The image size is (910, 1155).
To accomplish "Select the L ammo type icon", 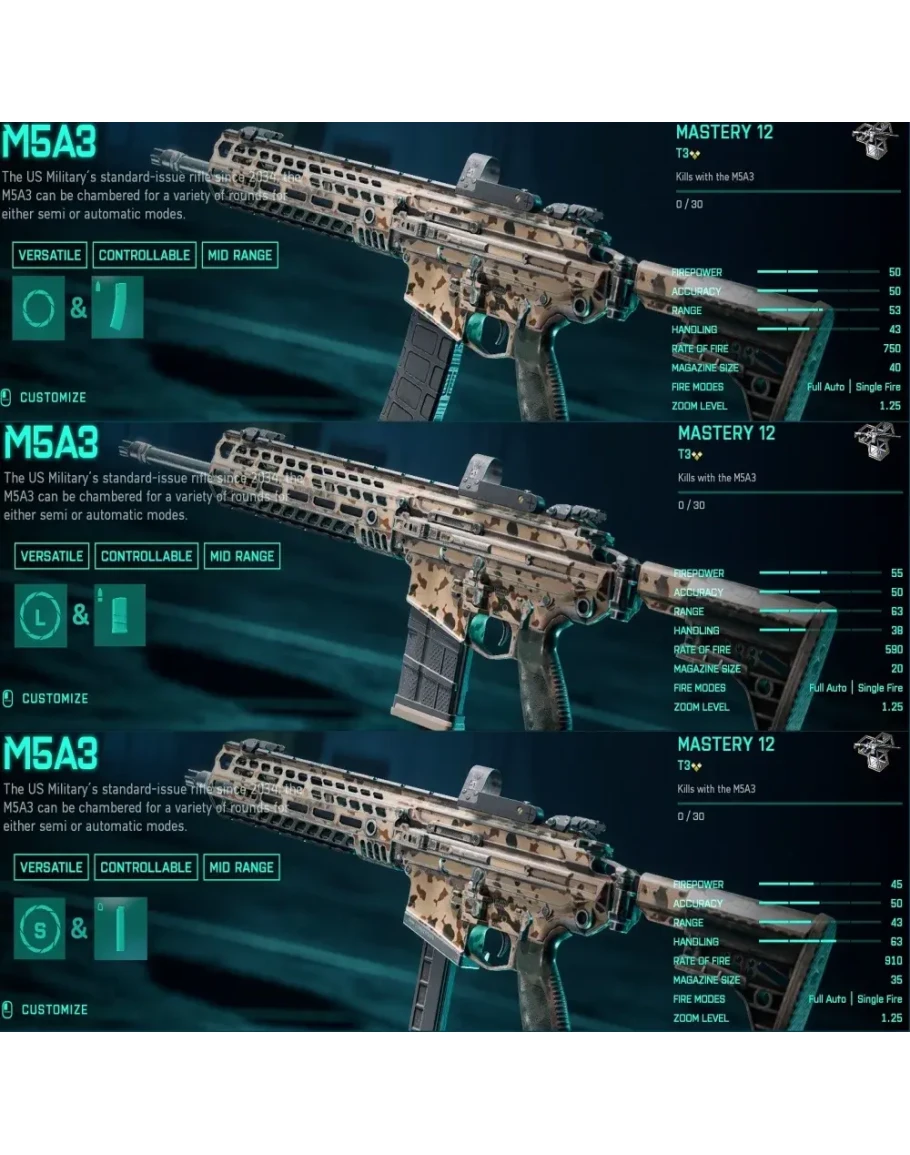I will pyautogui.click(x=41, y=615).
